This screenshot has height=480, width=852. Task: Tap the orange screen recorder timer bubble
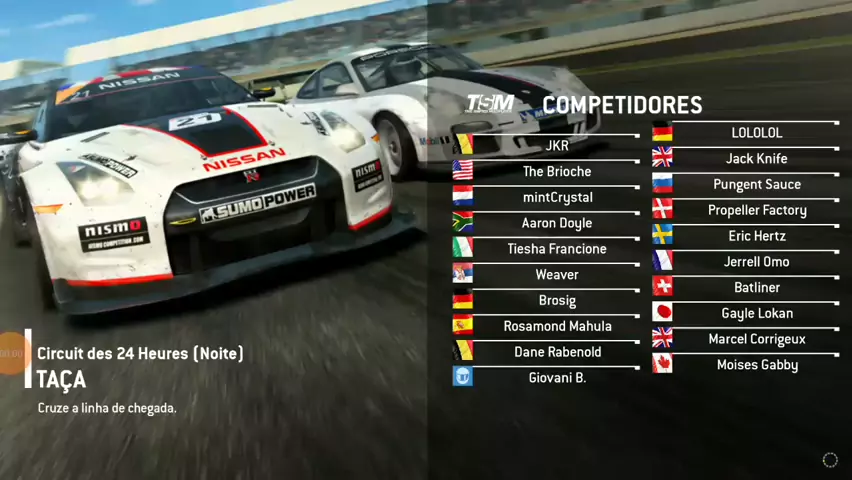pyautogui.click(x=12, y=352)
